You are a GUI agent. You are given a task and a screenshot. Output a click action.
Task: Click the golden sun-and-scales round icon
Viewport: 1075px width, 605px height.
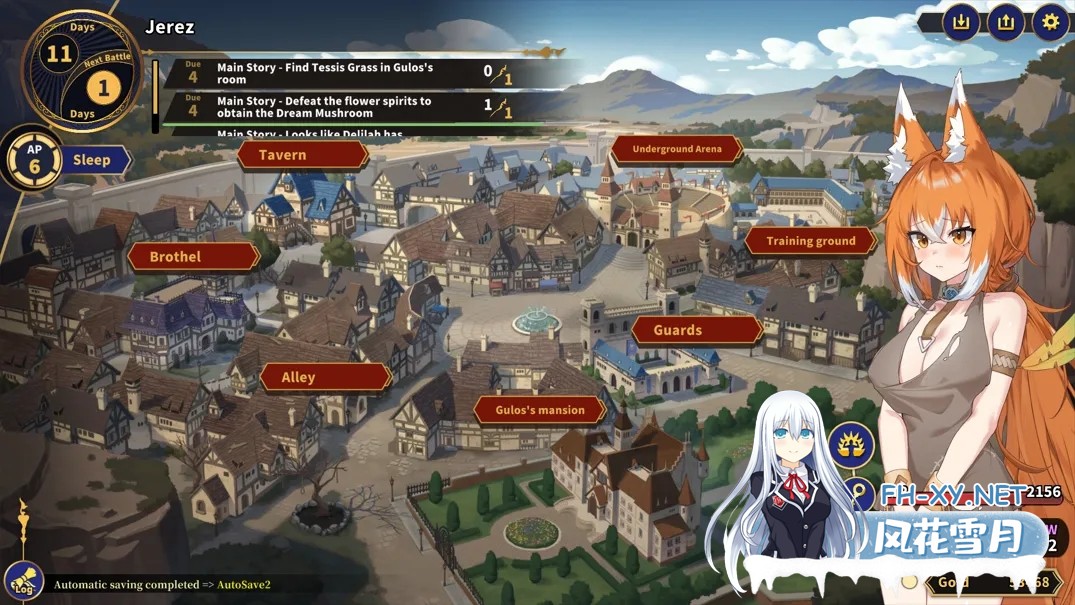(851, 445)
